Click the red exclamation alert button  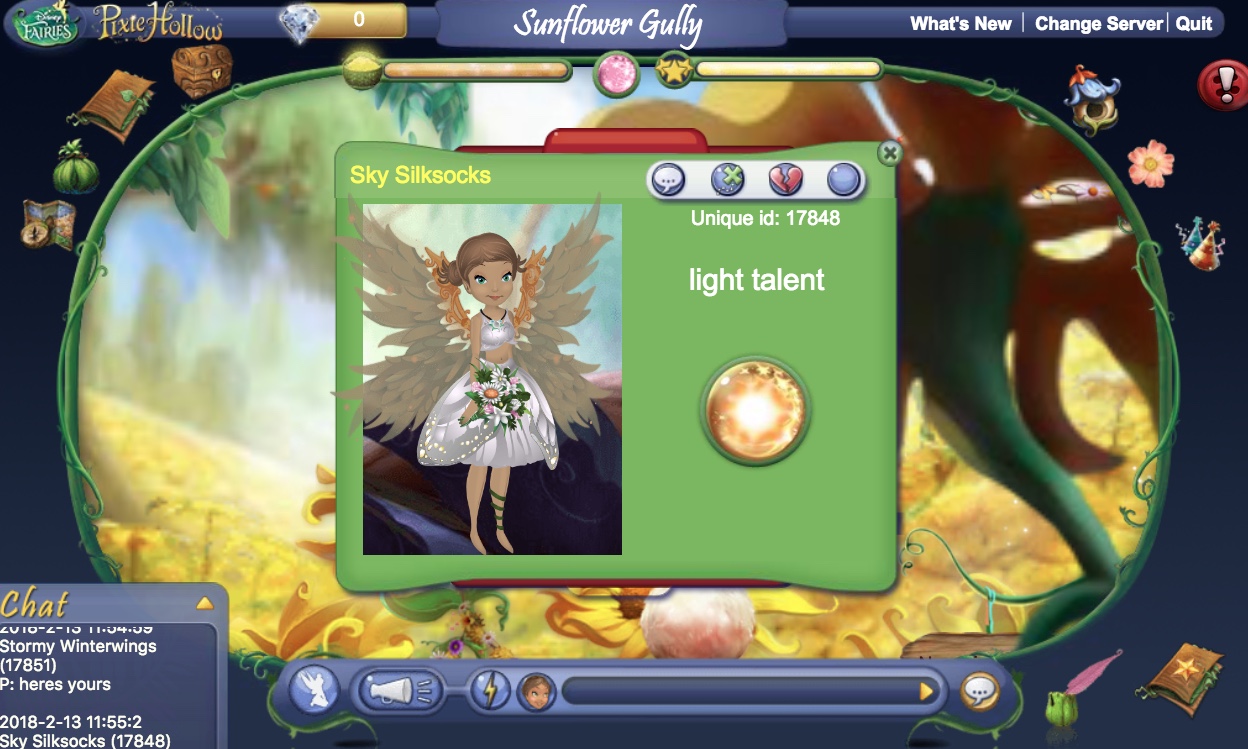point(1222,86)
